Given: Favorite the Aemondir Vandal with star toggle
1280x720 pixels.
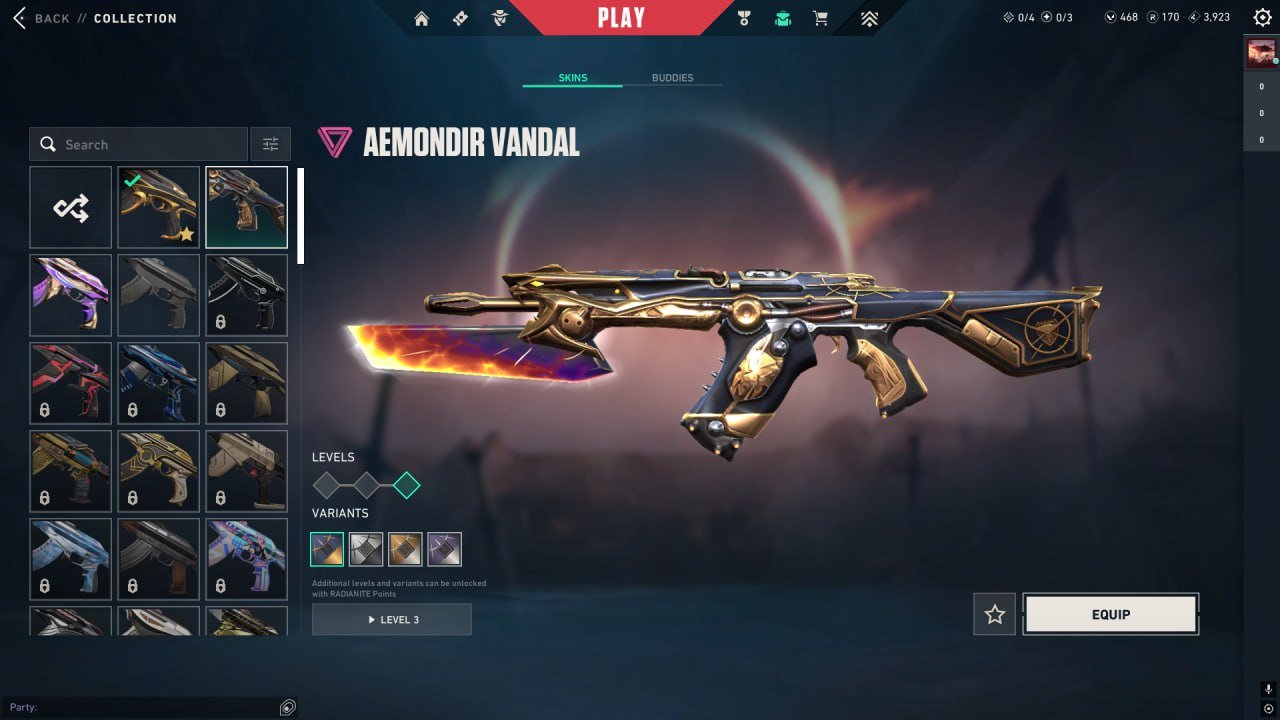Looking at the screenshot, I should 994,614.
